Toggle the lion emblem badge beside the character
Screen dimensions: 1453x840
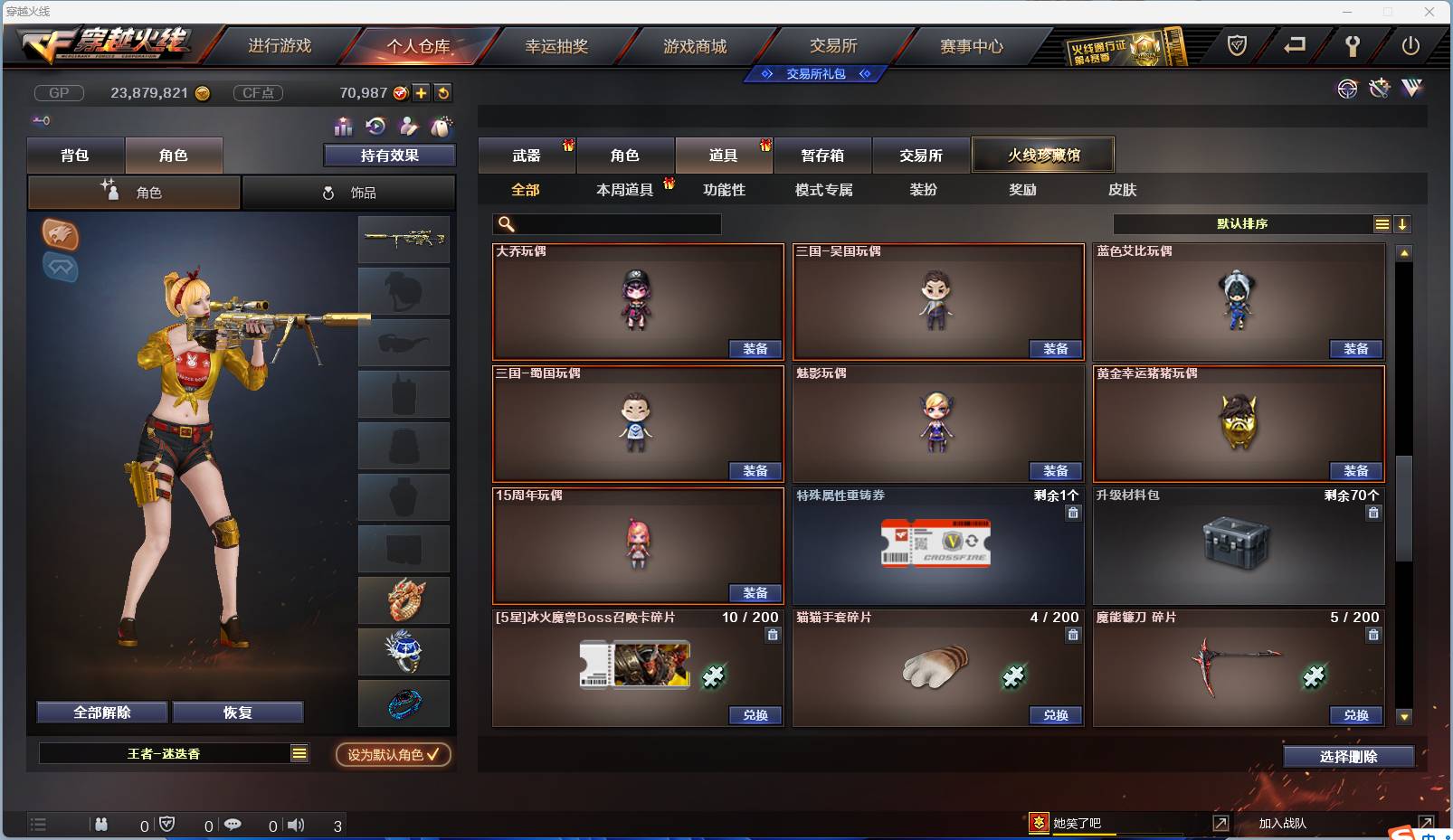click(60, 236)
